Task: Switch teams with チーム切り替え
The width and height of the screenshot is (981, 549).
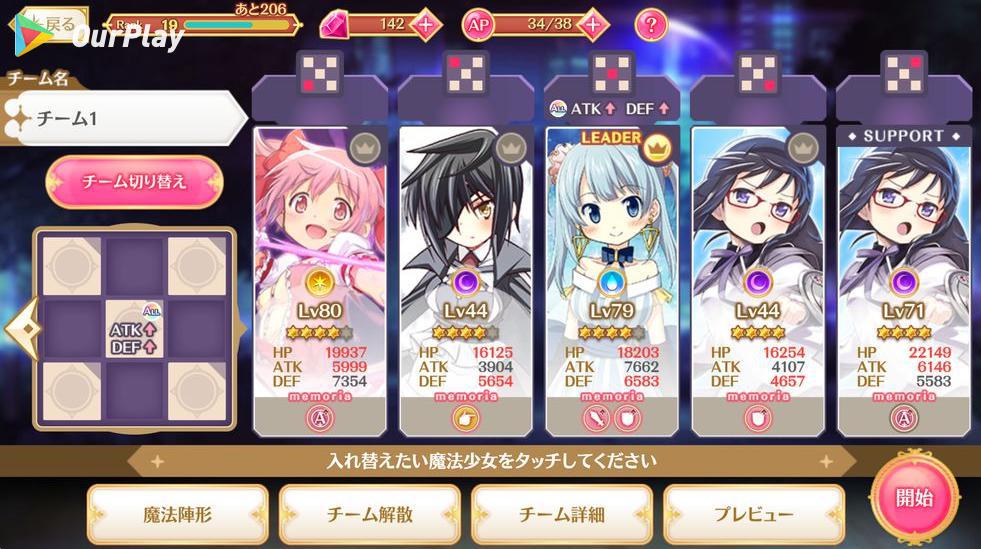Action: tap(134, 182)
